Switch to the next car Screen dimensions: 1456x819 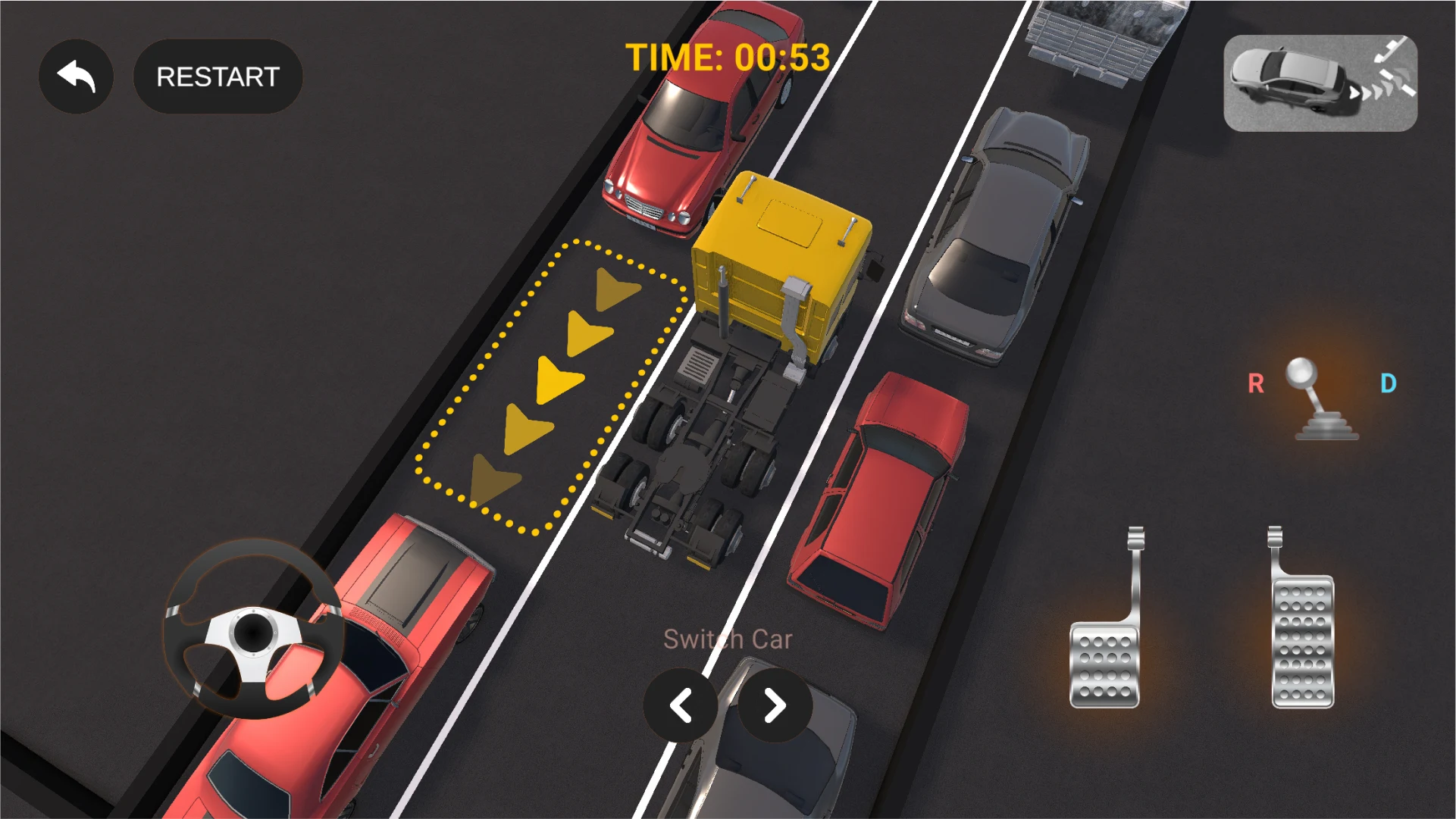[775, 706]
